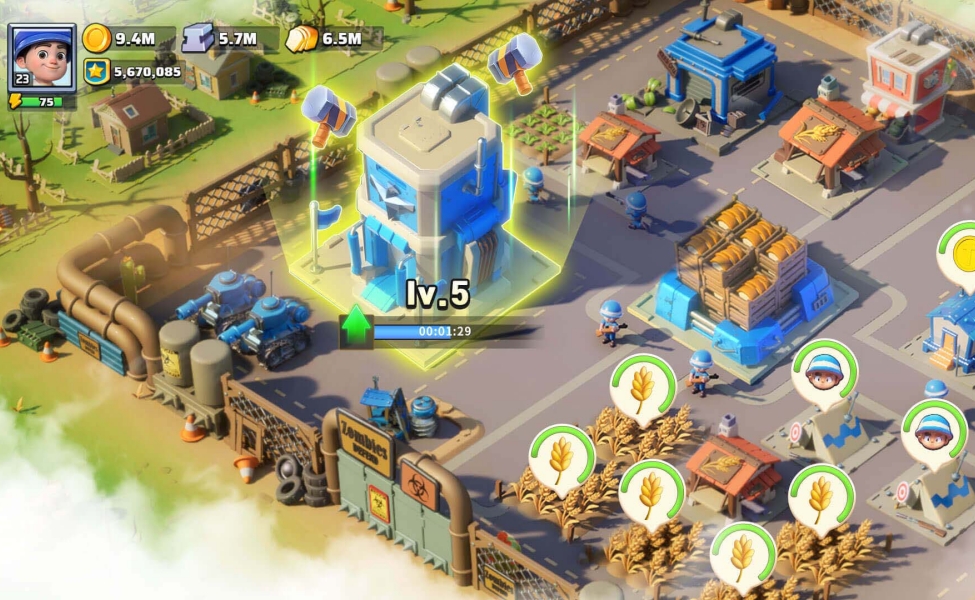Click the green upgrade arrow beside the timer
This screenshot has height=600, width=975.
[356, 327]
